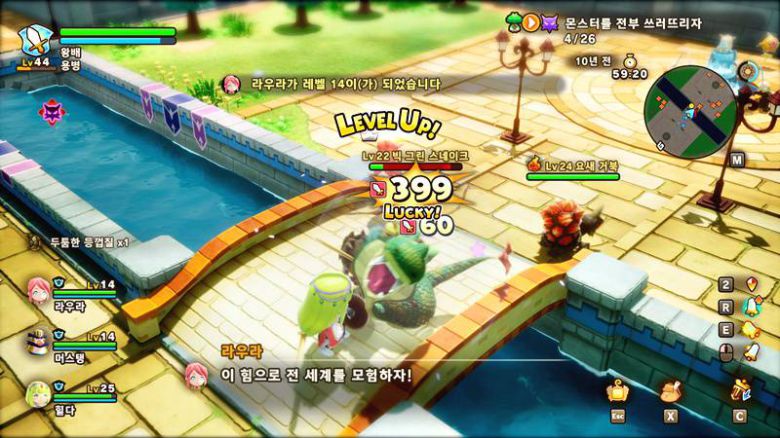Use the white bell basic attack

(x=749, y=352)
